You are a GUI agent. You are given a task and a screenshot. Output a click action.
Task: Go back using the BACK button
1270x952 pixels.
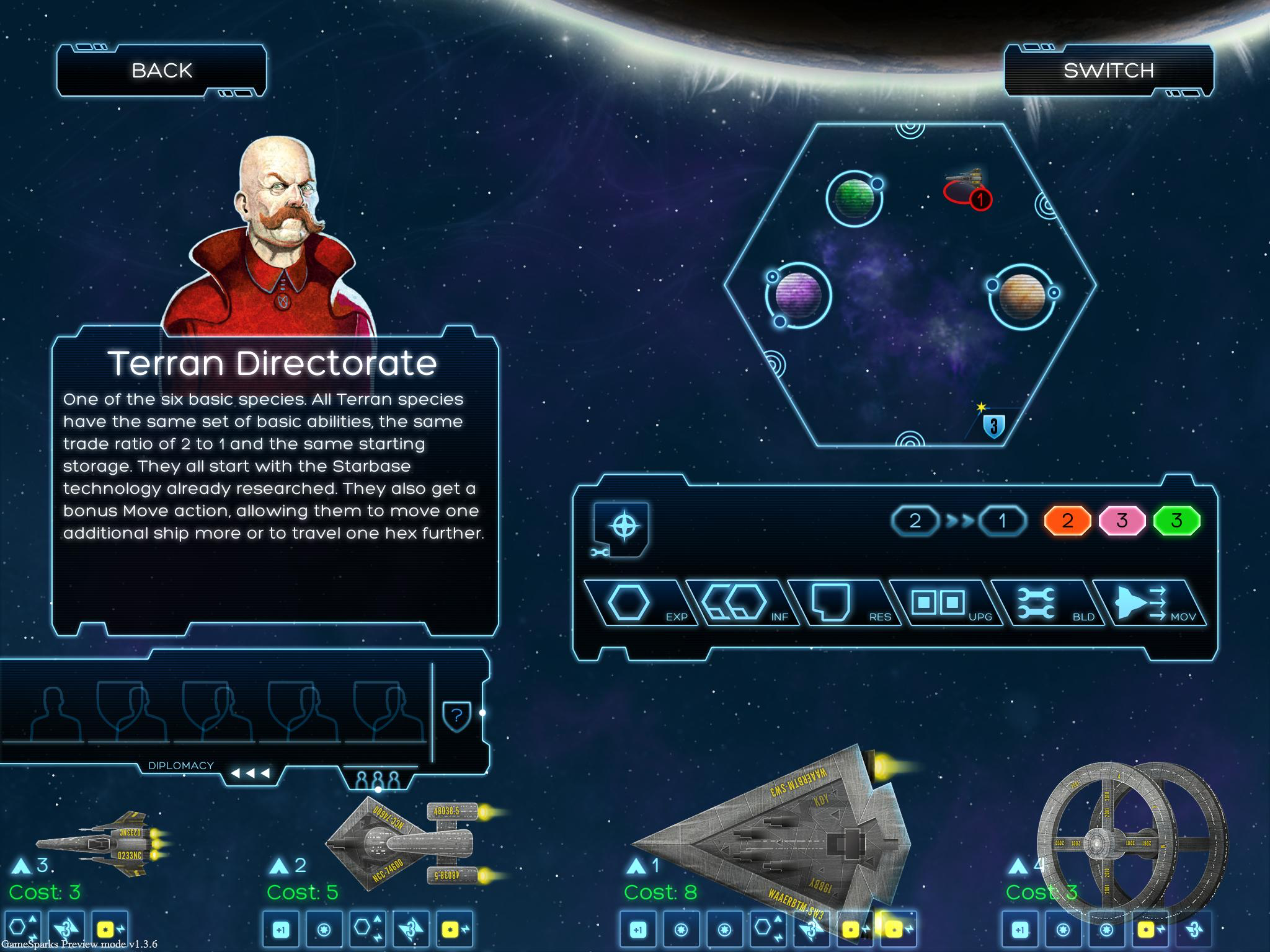click(x=162, y=71)
